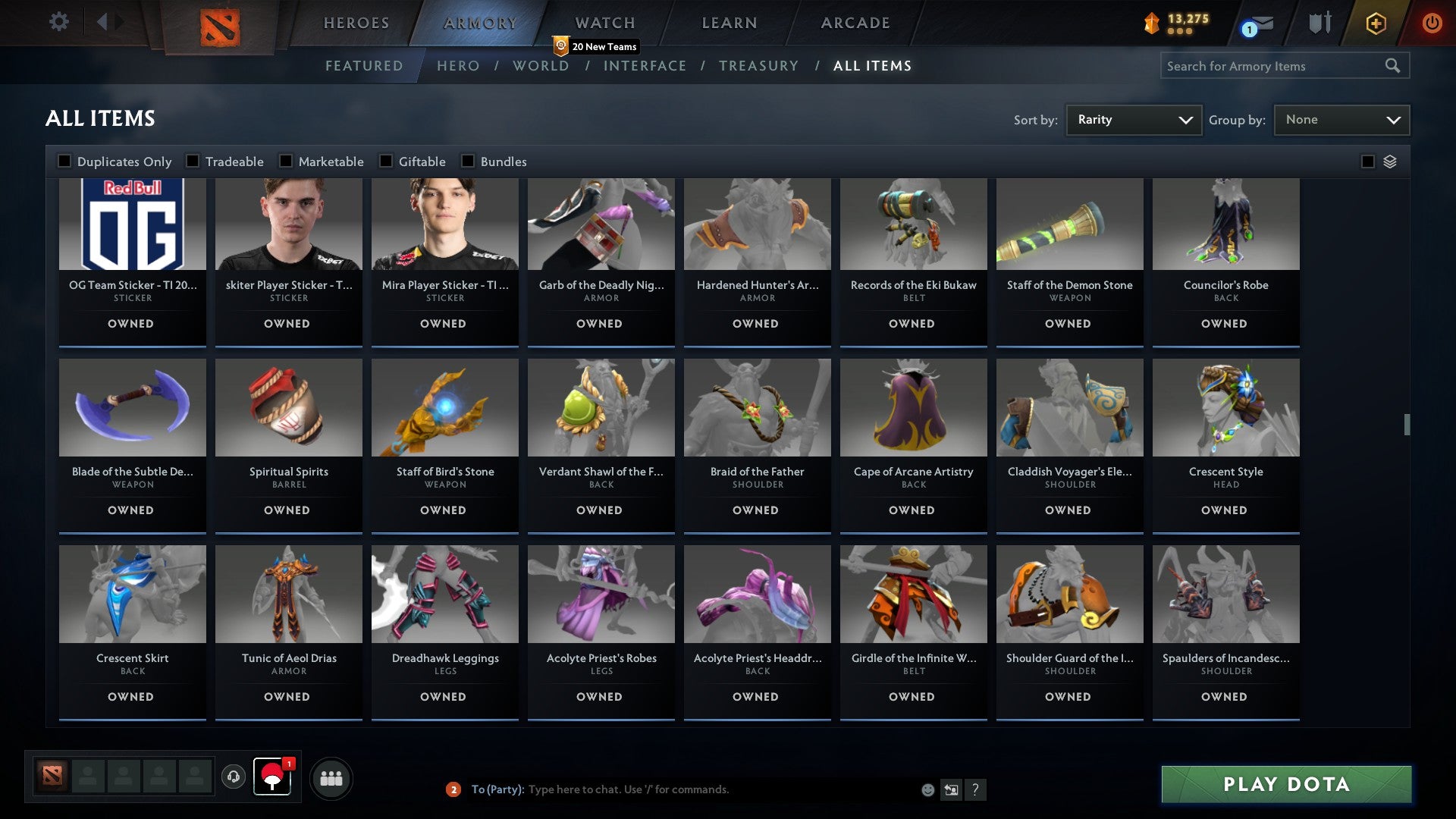Screen dimensions: 1456x819
Task: Click the battle pass shield and sword icon
Action: 1319,23
